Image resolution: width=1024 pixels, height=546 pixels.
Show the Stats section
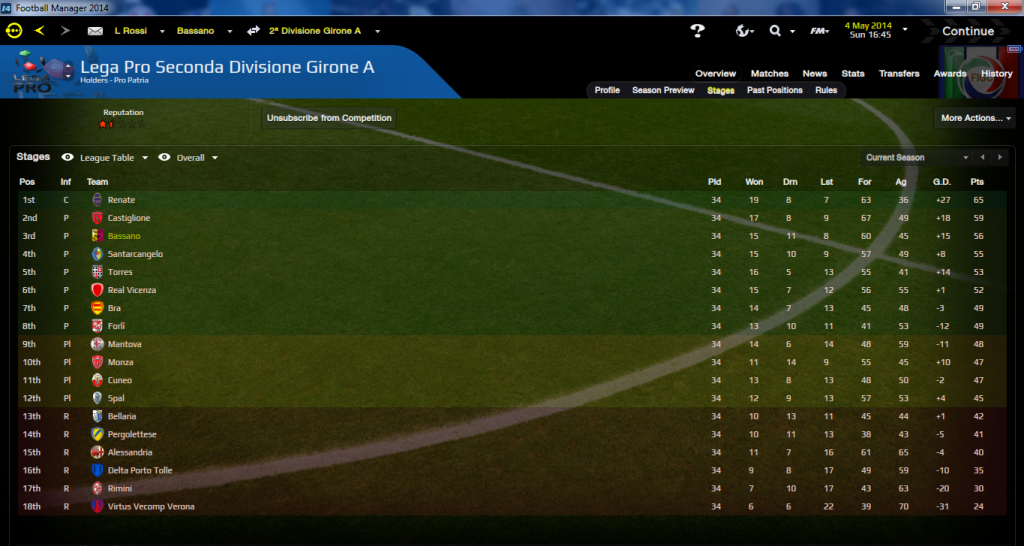coord(853,74)
